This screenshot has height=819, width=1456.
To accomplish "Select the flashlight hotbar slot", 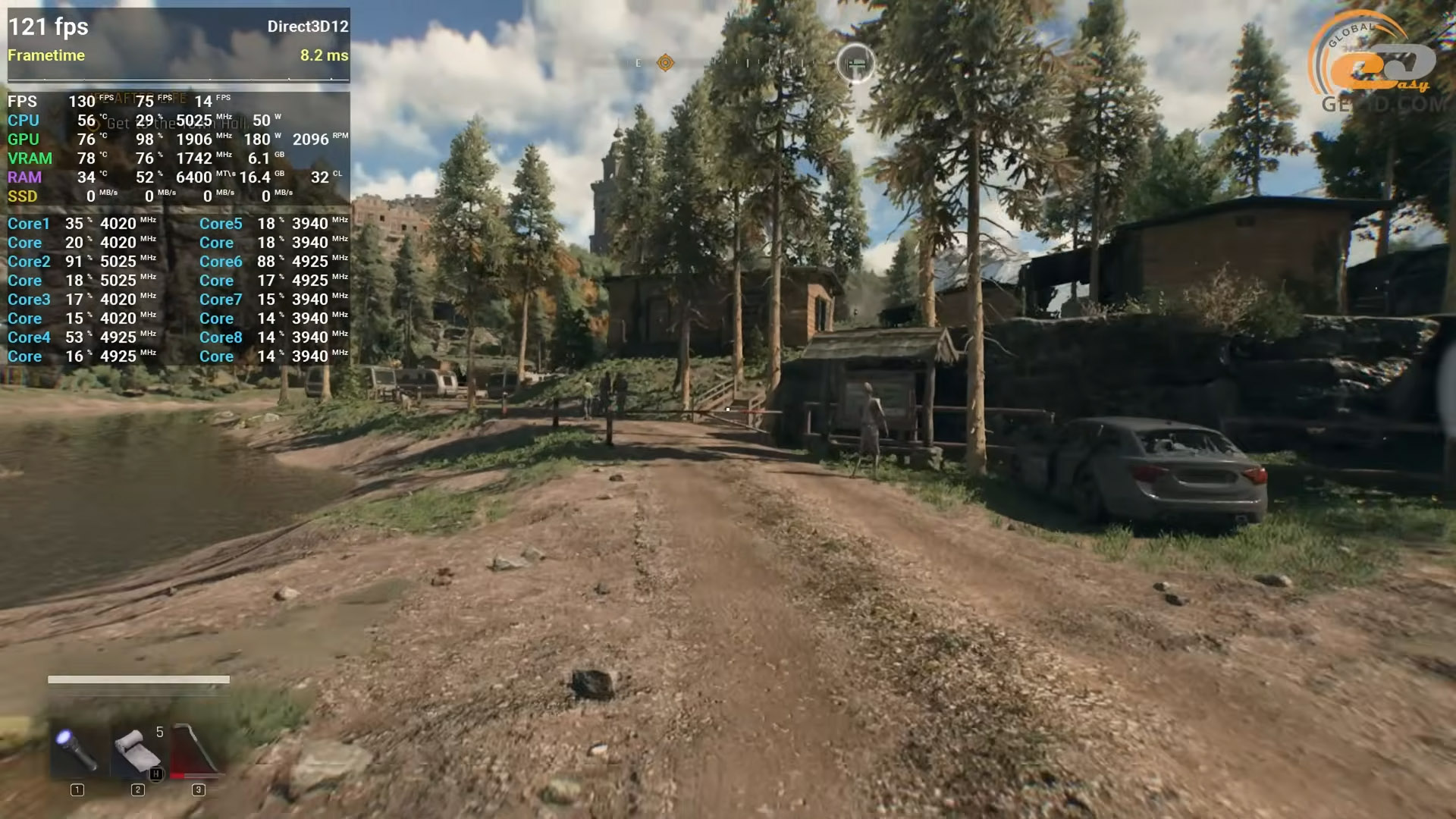I will [x=77, y=750].
